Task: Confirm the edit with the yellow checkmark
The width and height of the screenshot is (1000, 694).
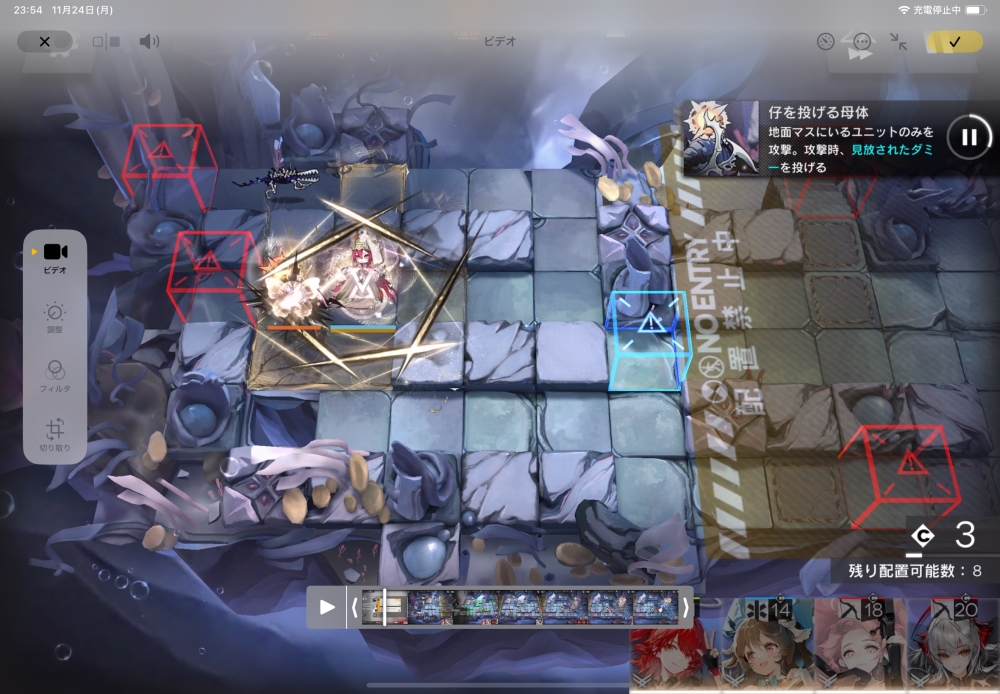Action: coord(954,42)
